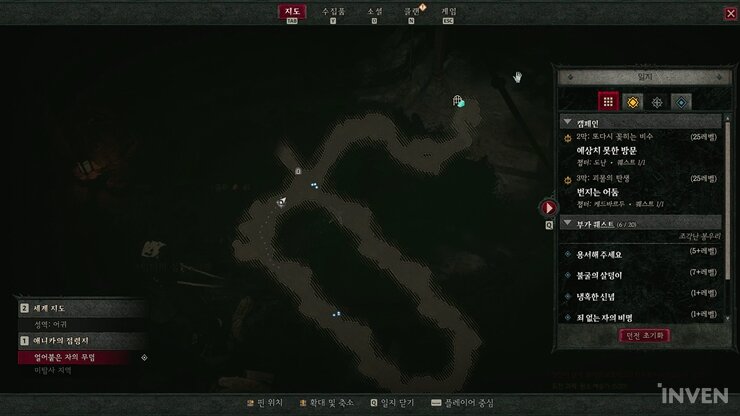Open the 수집품 (Collections) tab
The height and width of the screenshot is (416, 740).
[333, 11]
